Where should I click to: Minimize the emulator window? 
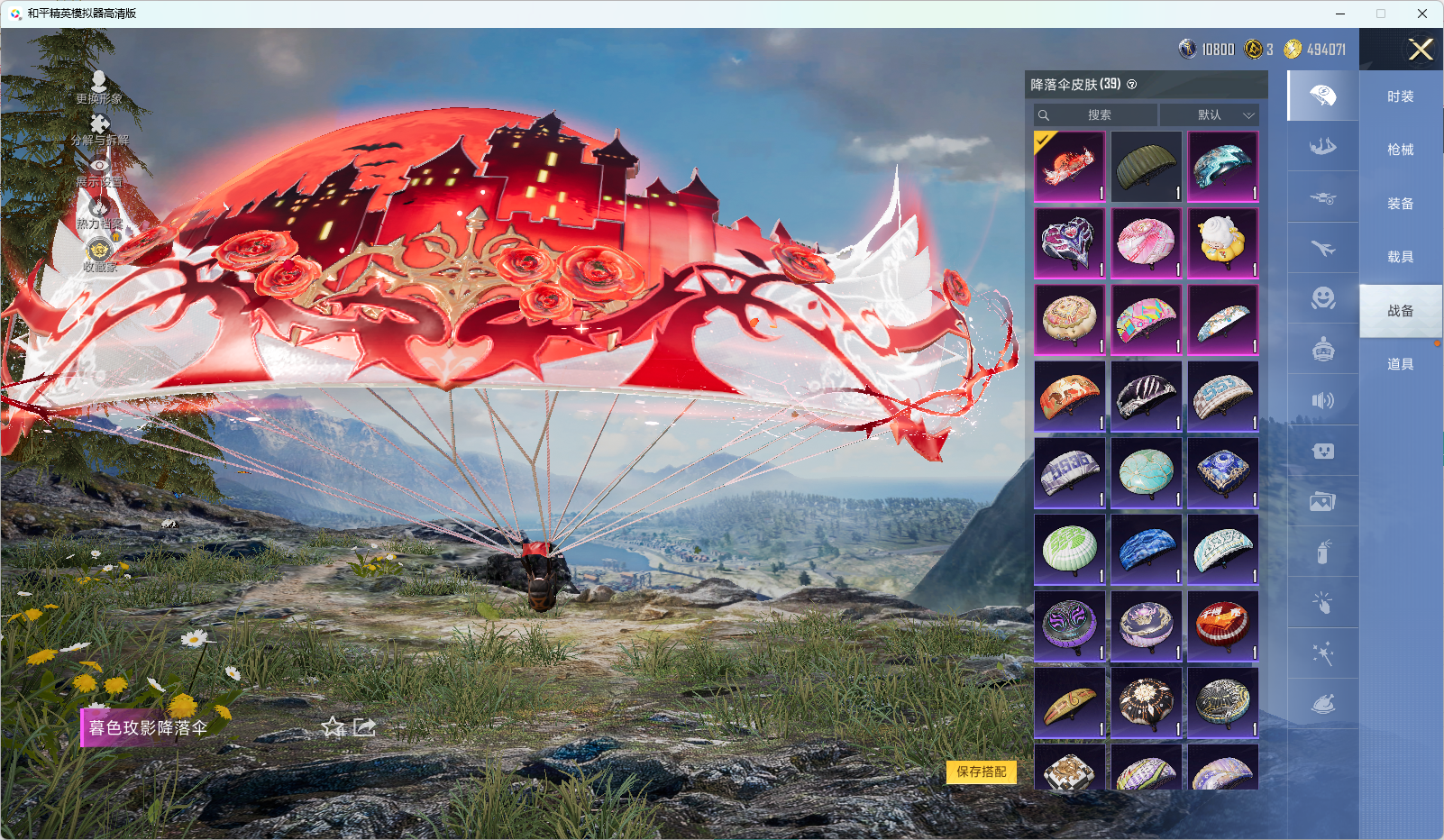(x=1340, y=14)
